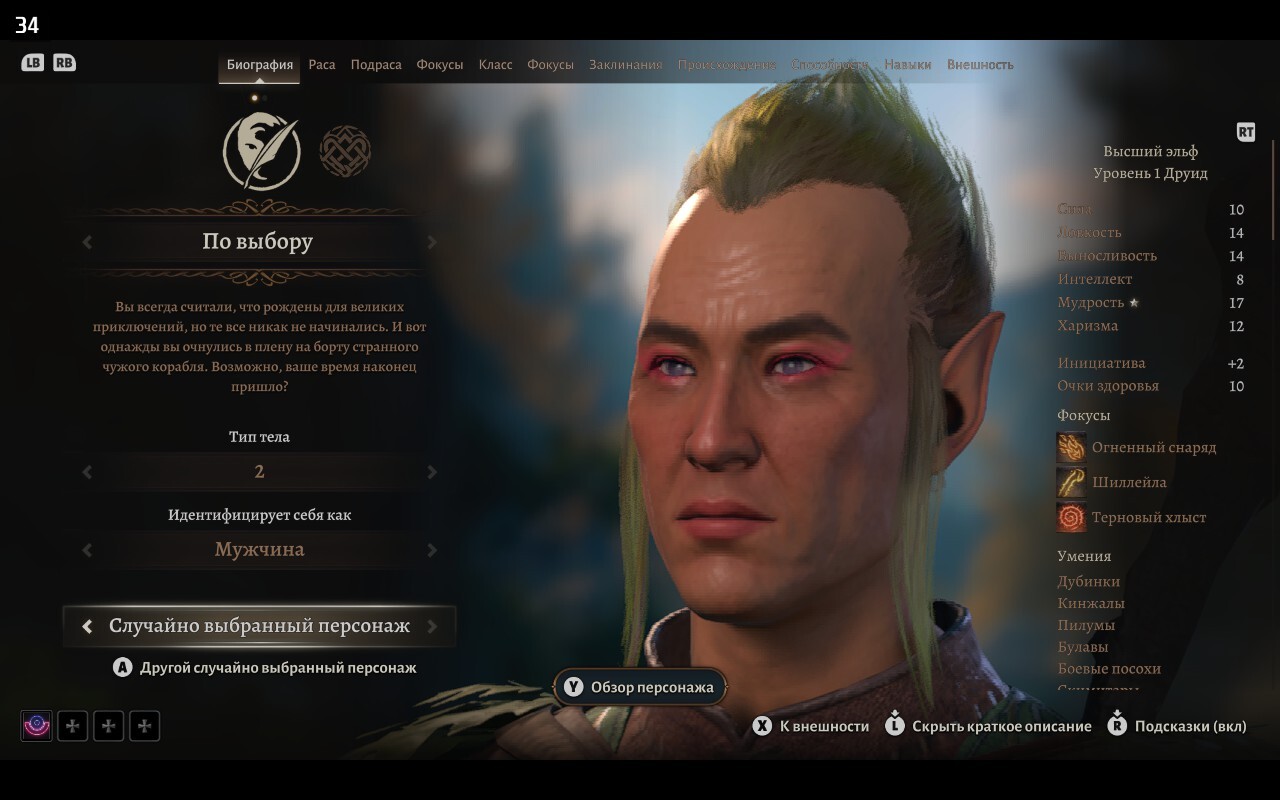Select the knot-pattern origin icon

coord(345,151)
